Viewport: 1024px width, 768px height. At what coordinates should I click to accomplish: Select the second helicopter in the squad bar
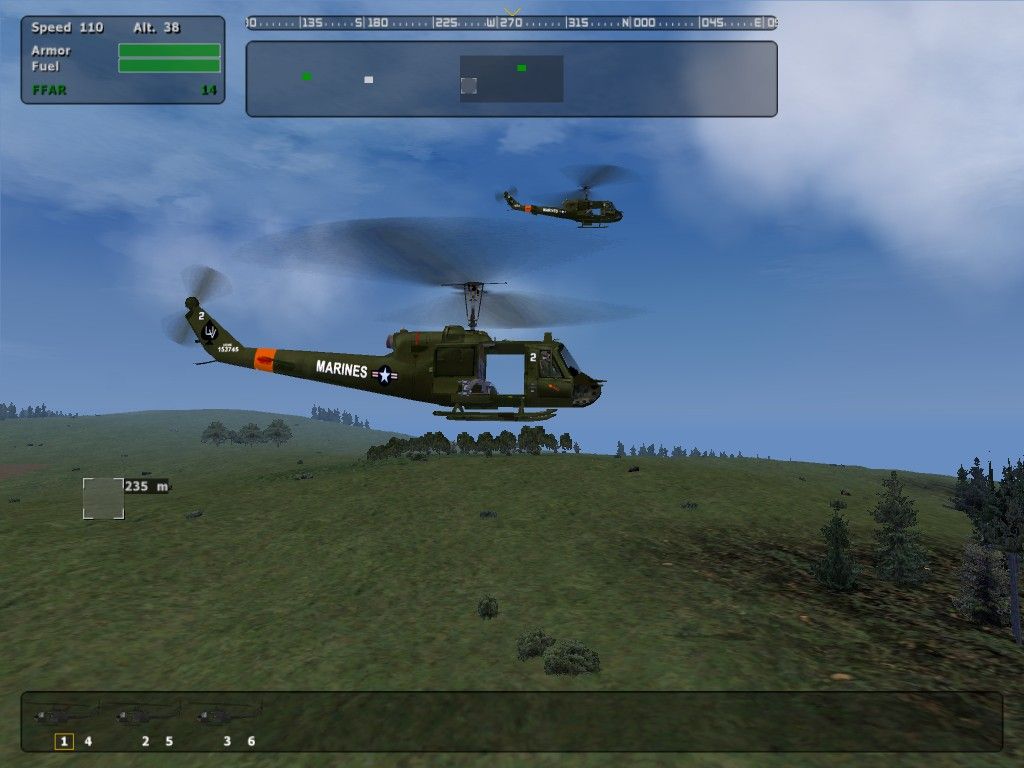pyautogui.click(x=147, y=714)
